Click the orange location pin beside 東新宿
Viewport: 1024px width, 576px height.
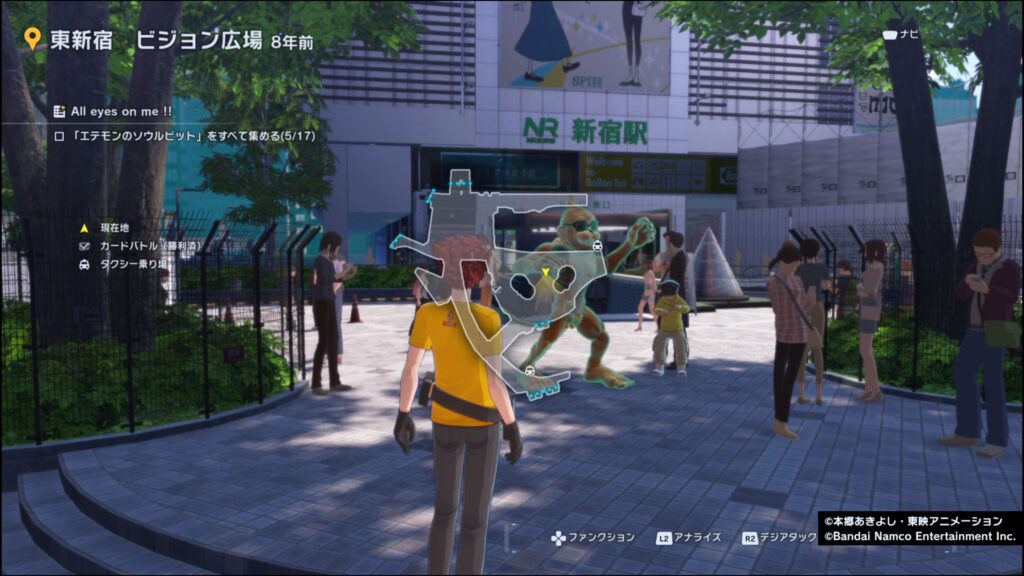pyautogui.click(x=33, y=40)
